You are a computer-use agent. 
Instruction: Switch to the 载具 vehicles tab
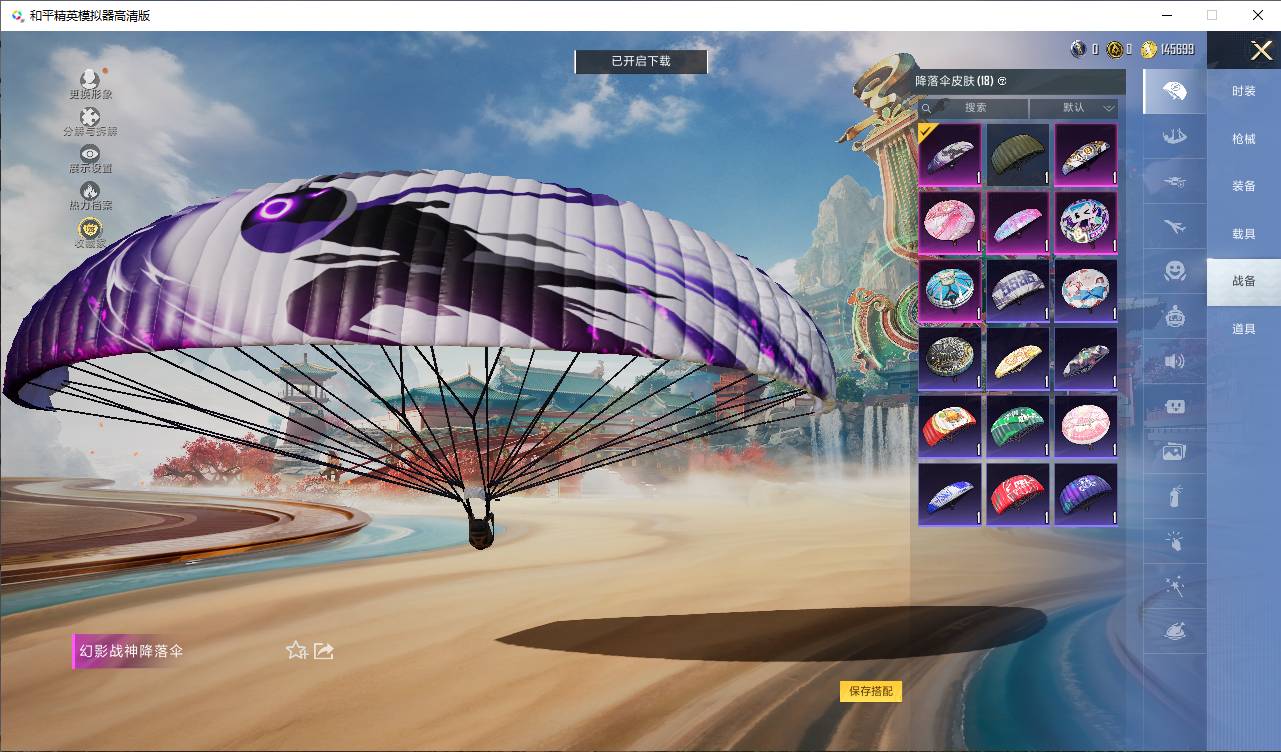pyautogui.click(x=1243, y=234)
